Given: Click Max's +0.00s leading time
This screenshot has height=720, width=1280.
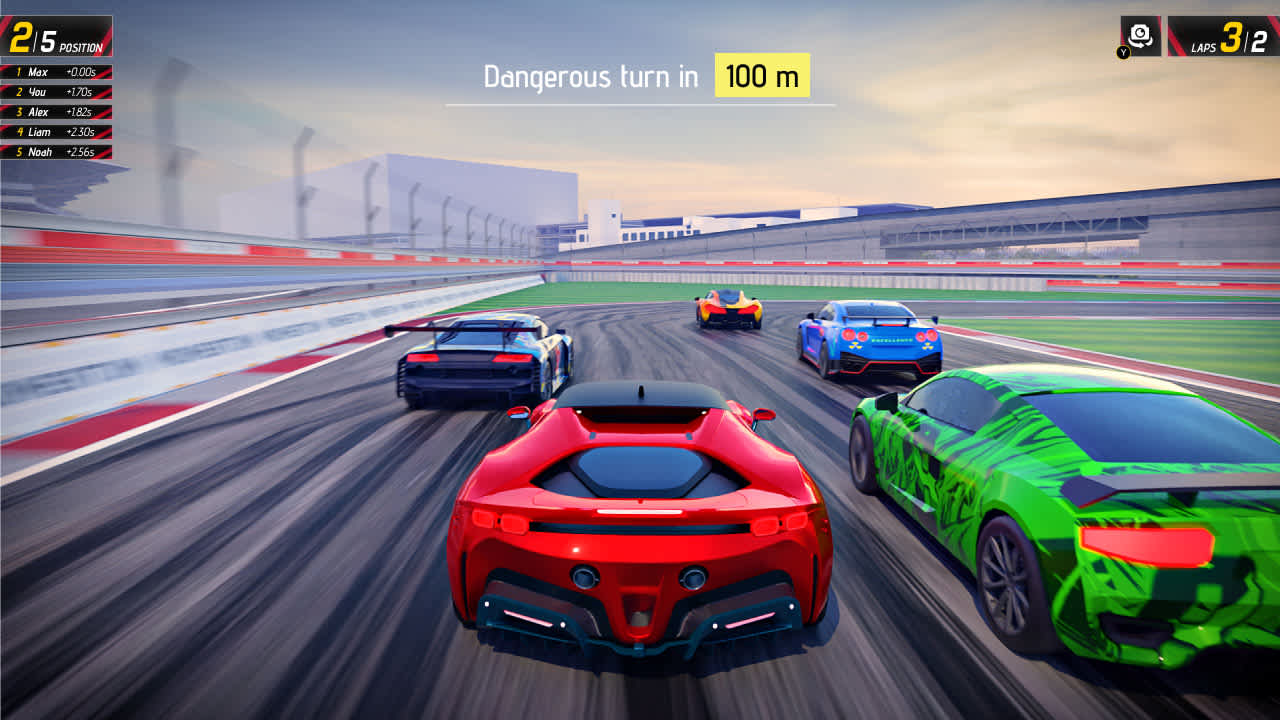Looking at the screenshot, I should click(82, 72).
